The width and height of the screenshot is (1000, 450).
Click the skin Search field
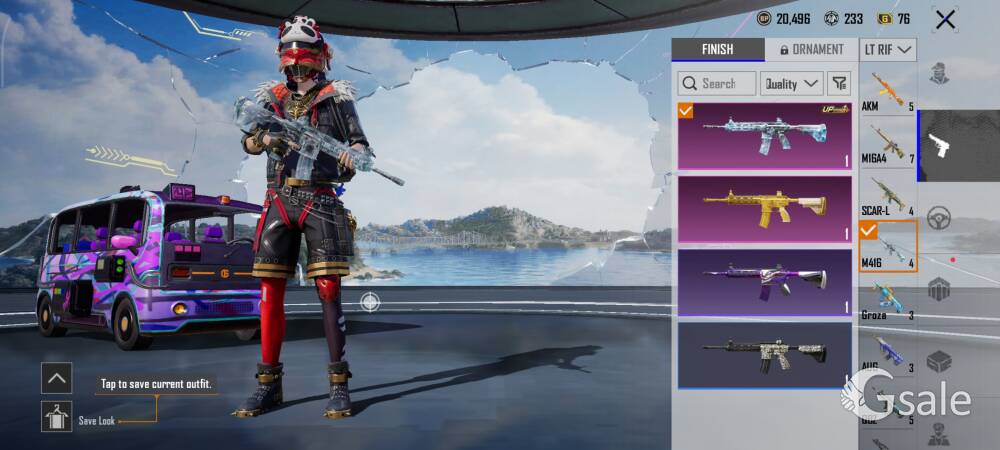(717, 83)
